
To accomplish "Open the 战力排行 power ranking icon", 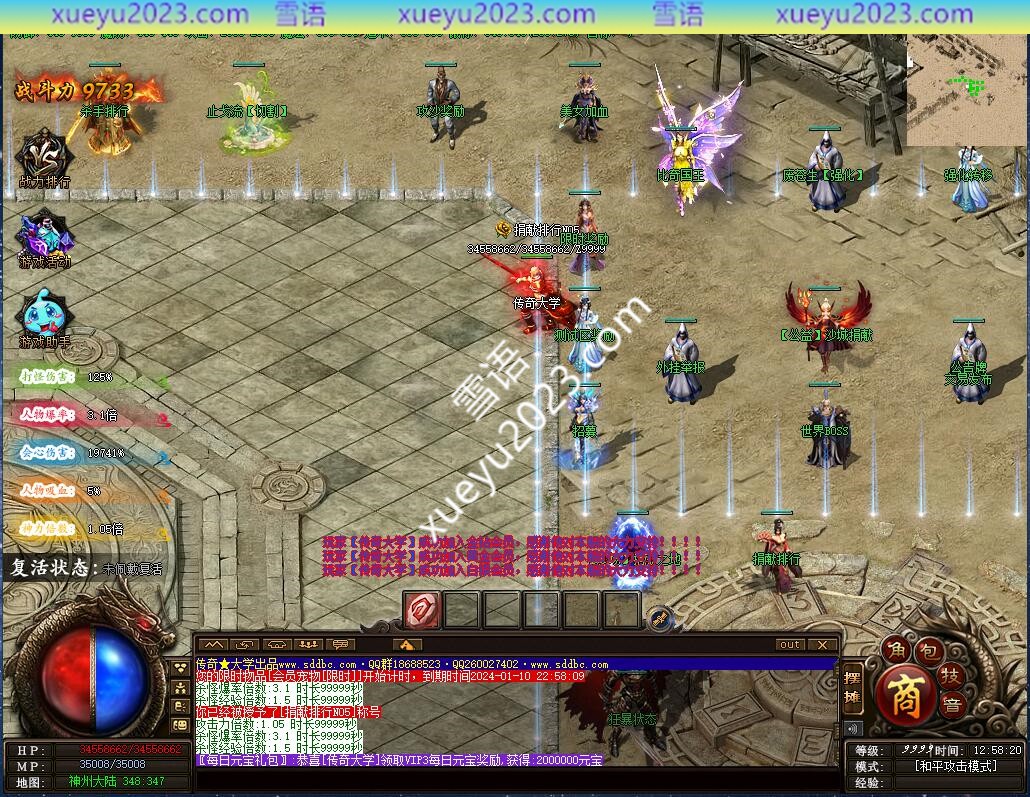I will [44, 157].
